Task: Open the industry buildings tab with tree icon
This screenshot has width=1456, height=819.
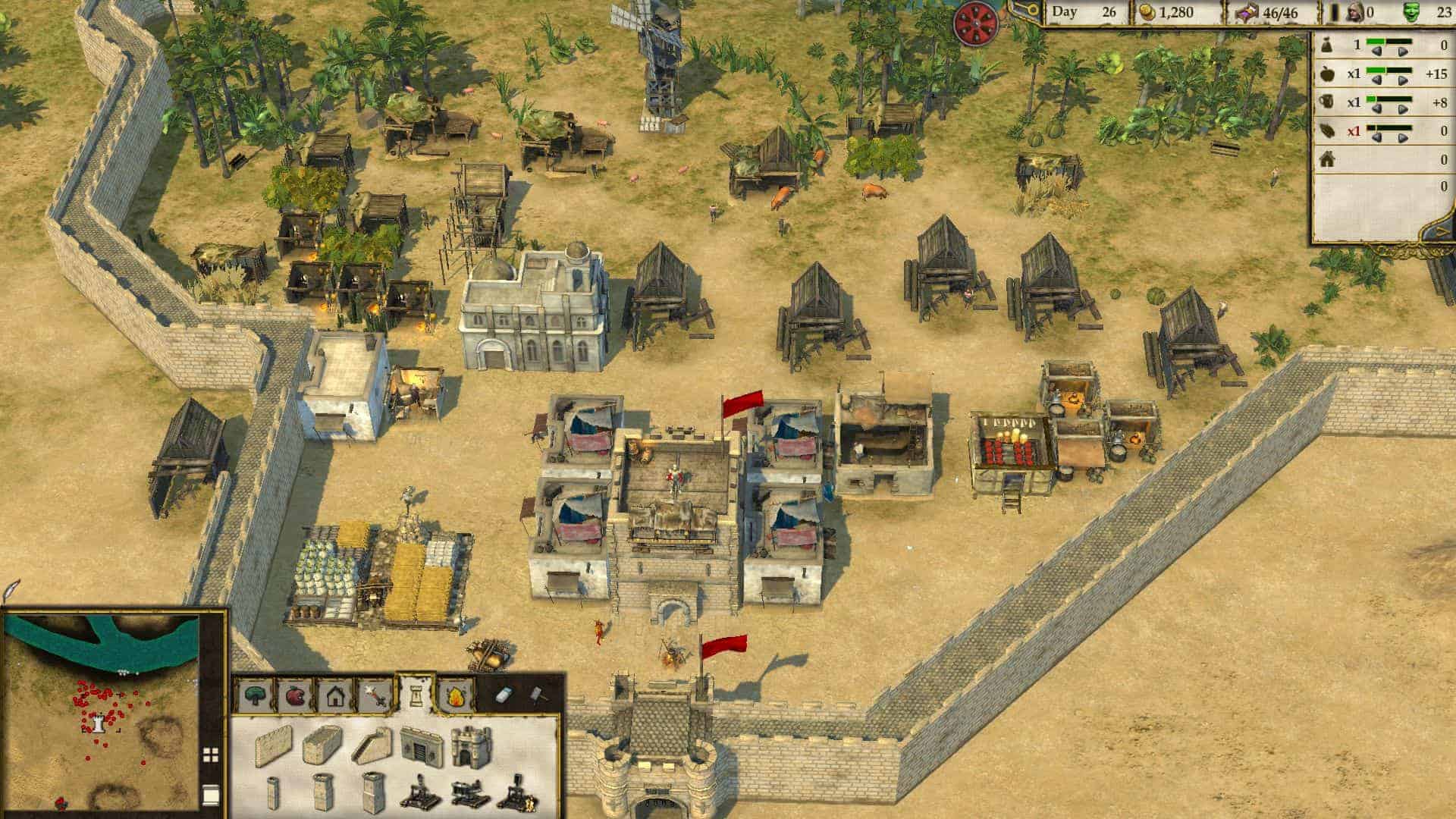Action: point(256,695)
